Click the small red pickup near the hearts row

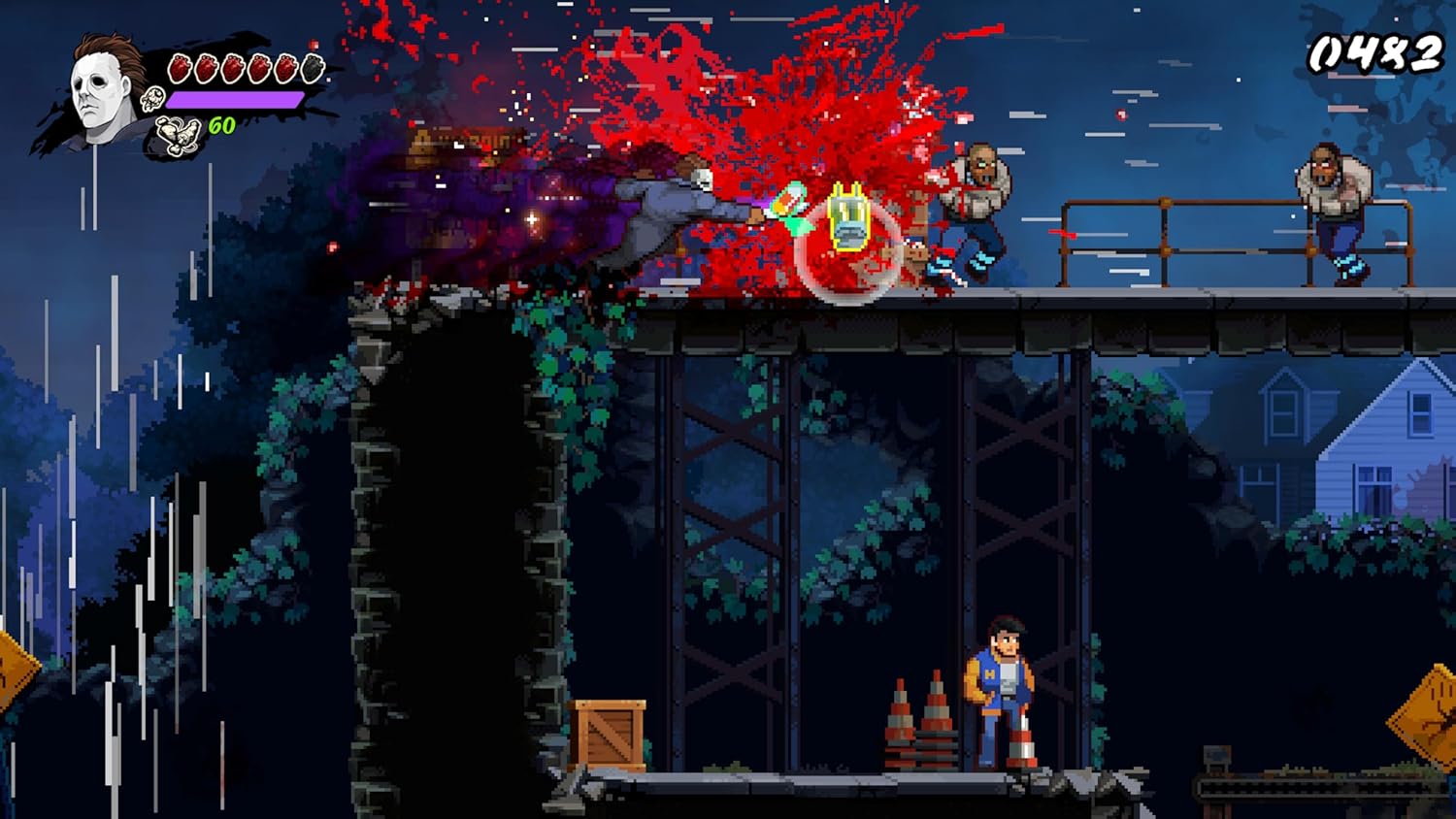[314, 45]
